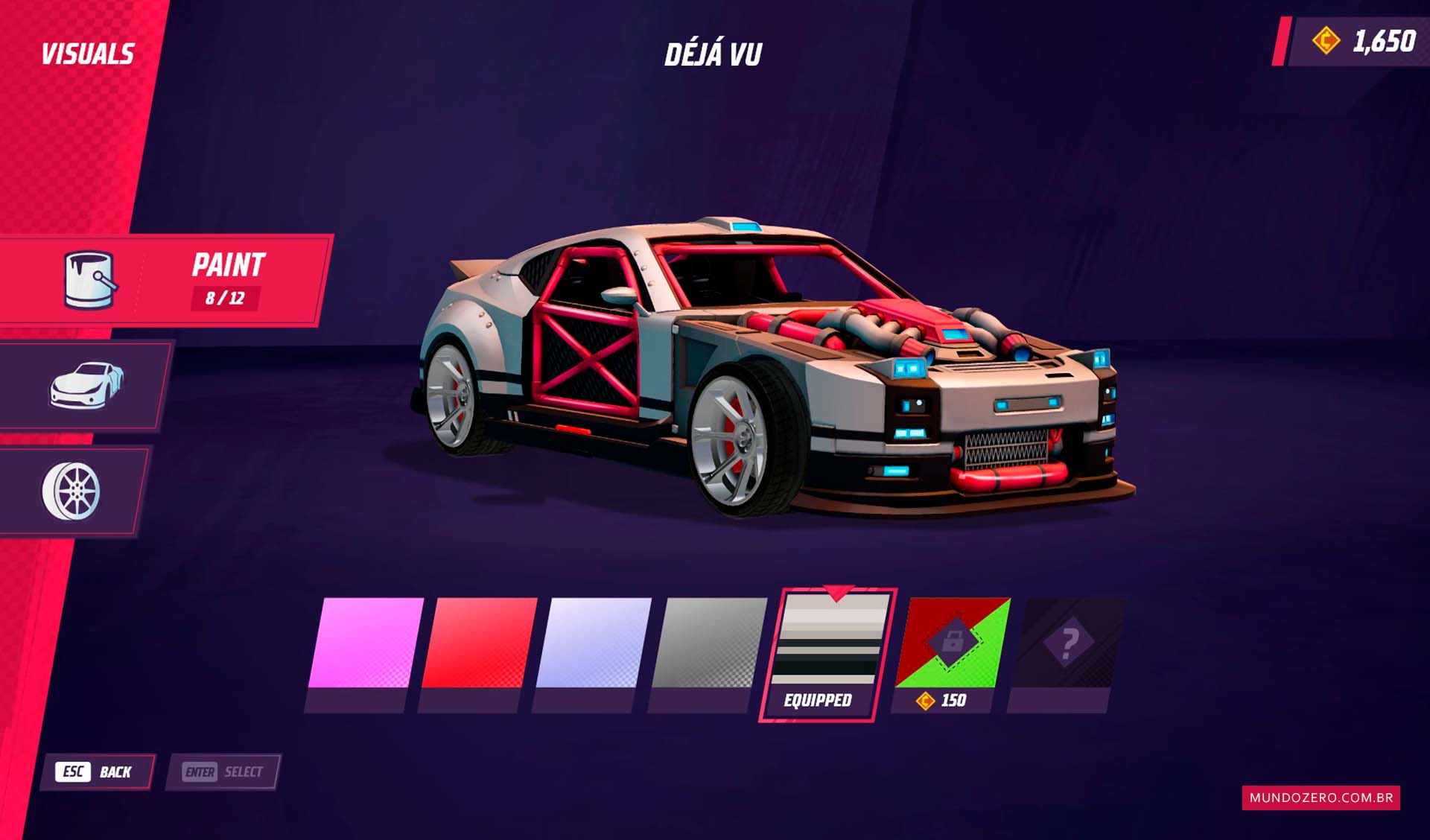Choose the pale lavender paint swatch

tap(593, 643)
